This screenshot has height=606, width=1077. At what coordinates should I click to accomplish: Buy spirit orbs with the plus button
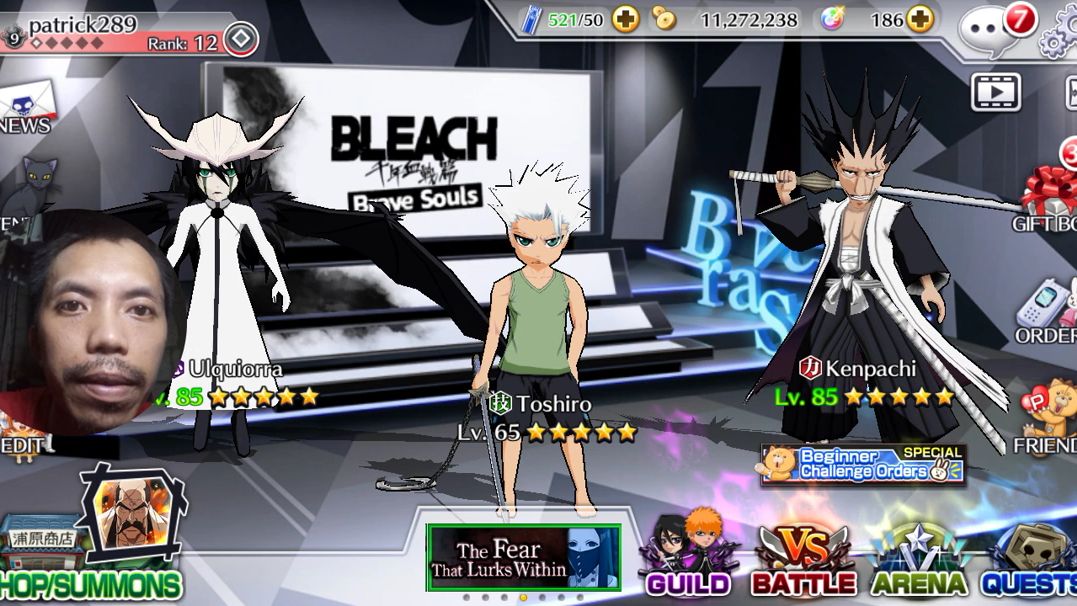coord(920,19)
